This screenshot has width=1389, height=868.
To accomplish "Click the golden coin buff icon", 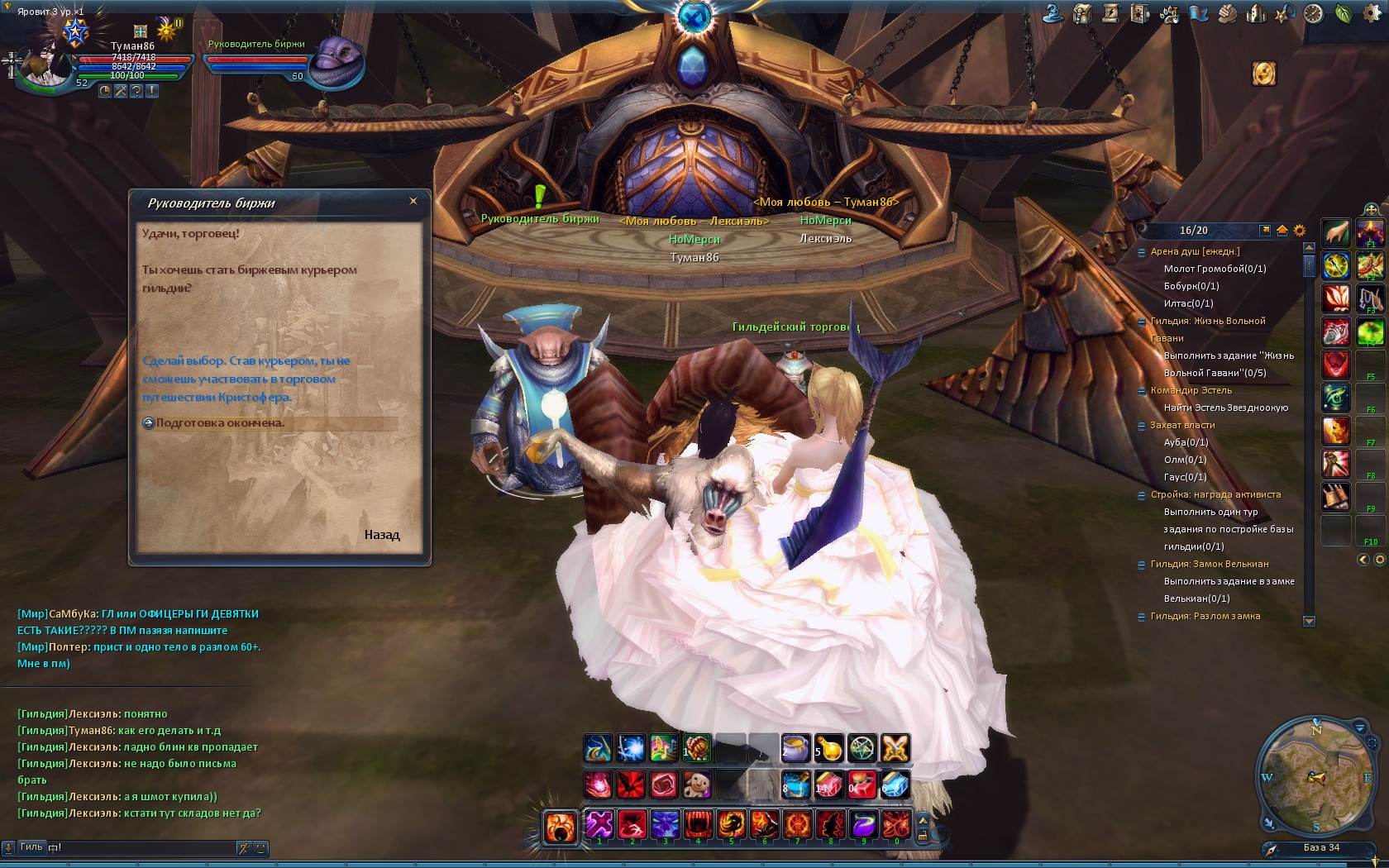I will coord(1263,74).
